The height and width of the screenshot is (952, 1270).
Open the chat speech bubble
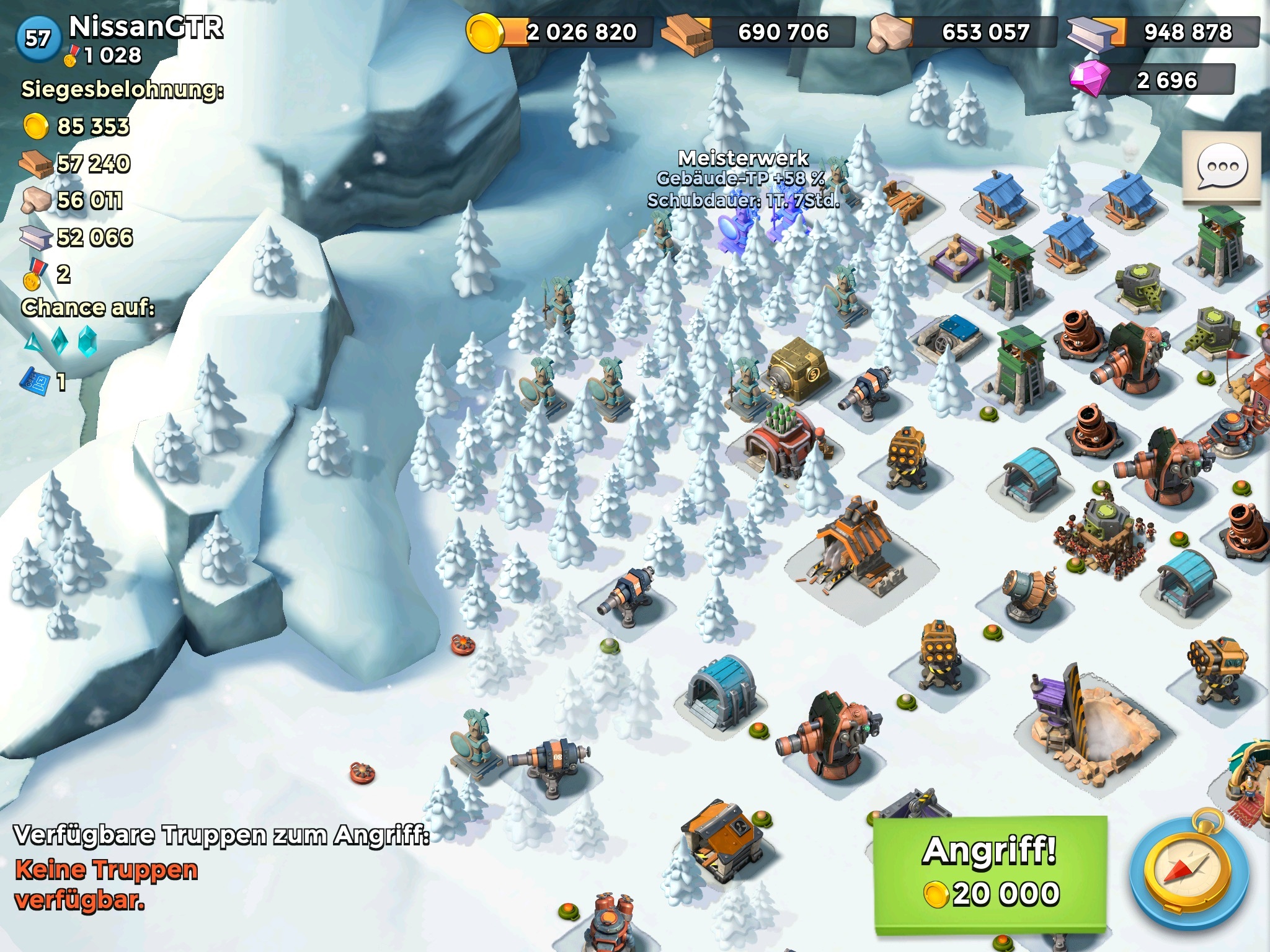[x=1222, y=167]
